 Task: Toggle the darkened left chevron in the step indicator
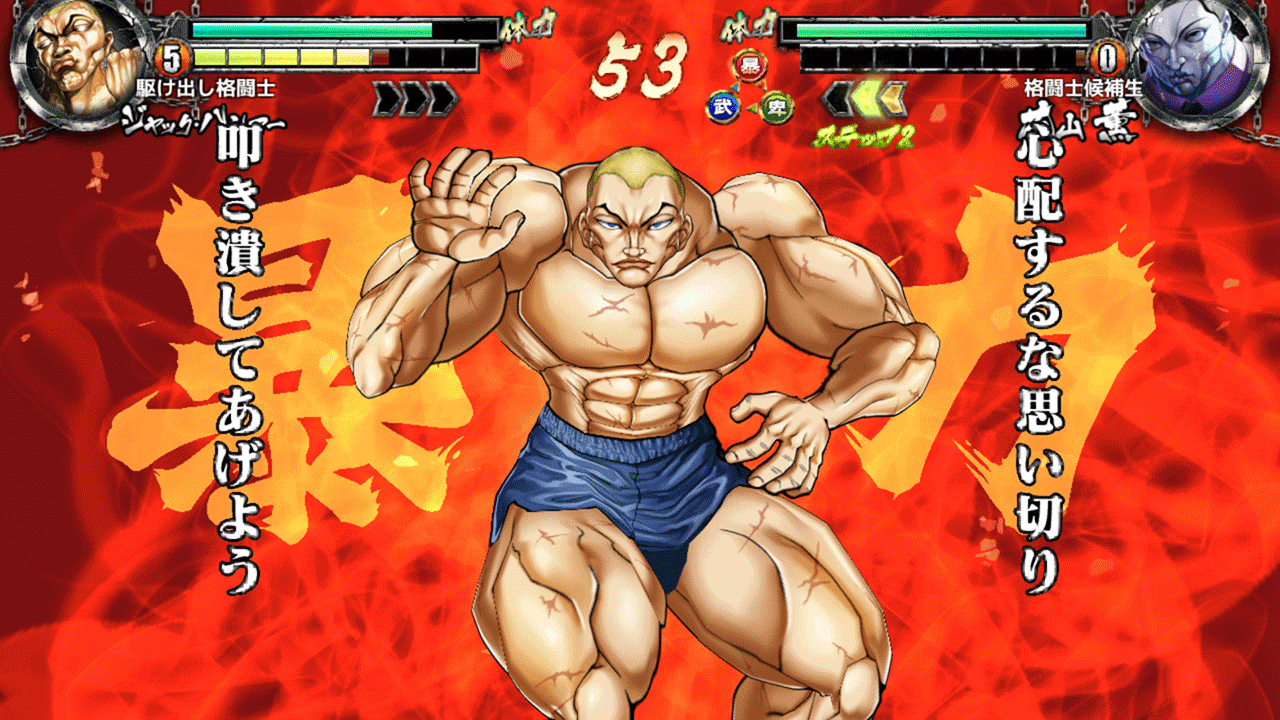(x=836, y=97)
